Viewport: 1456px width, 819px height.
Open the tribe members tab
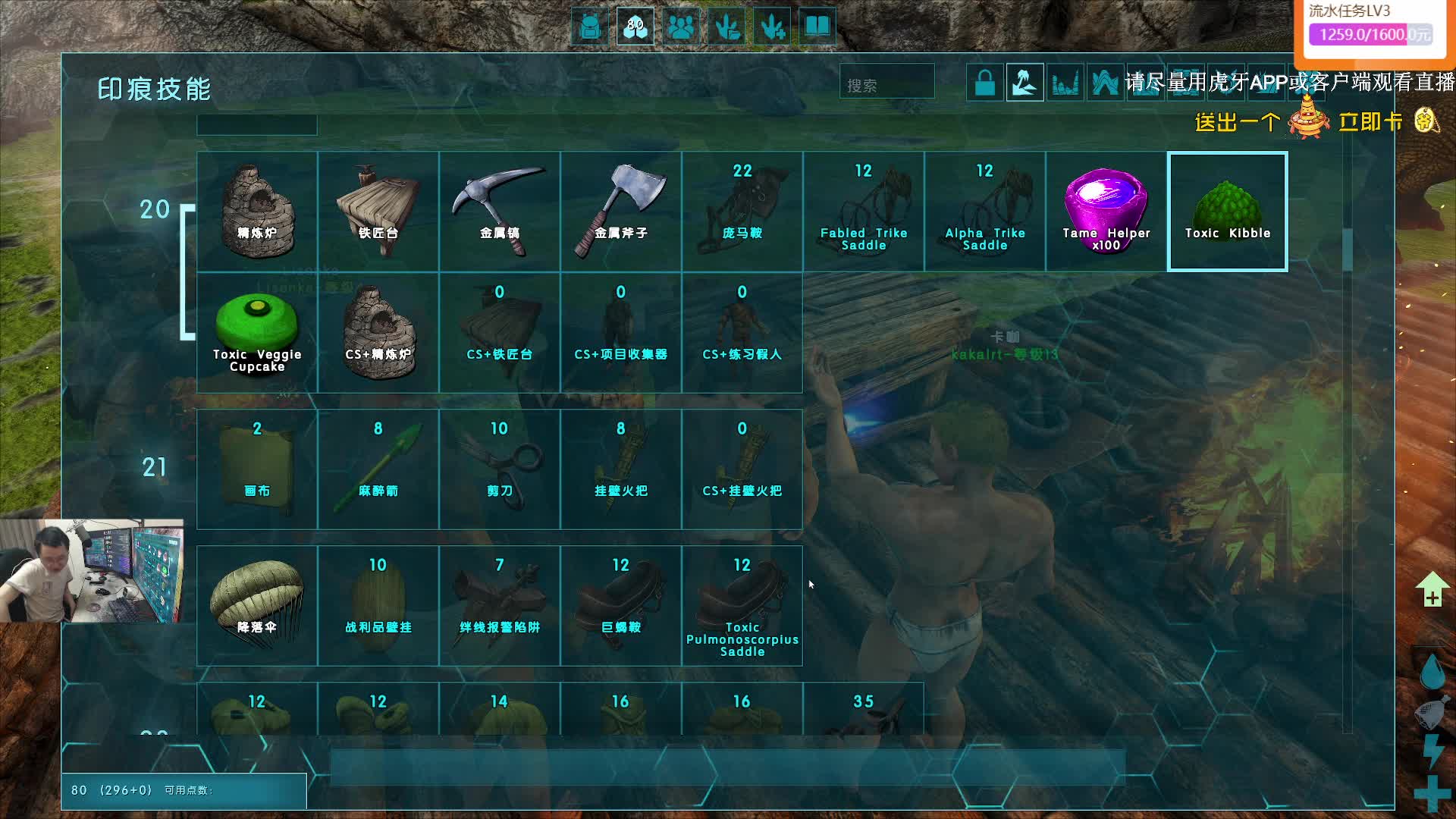pyautogui.click(x=681, y=27)
